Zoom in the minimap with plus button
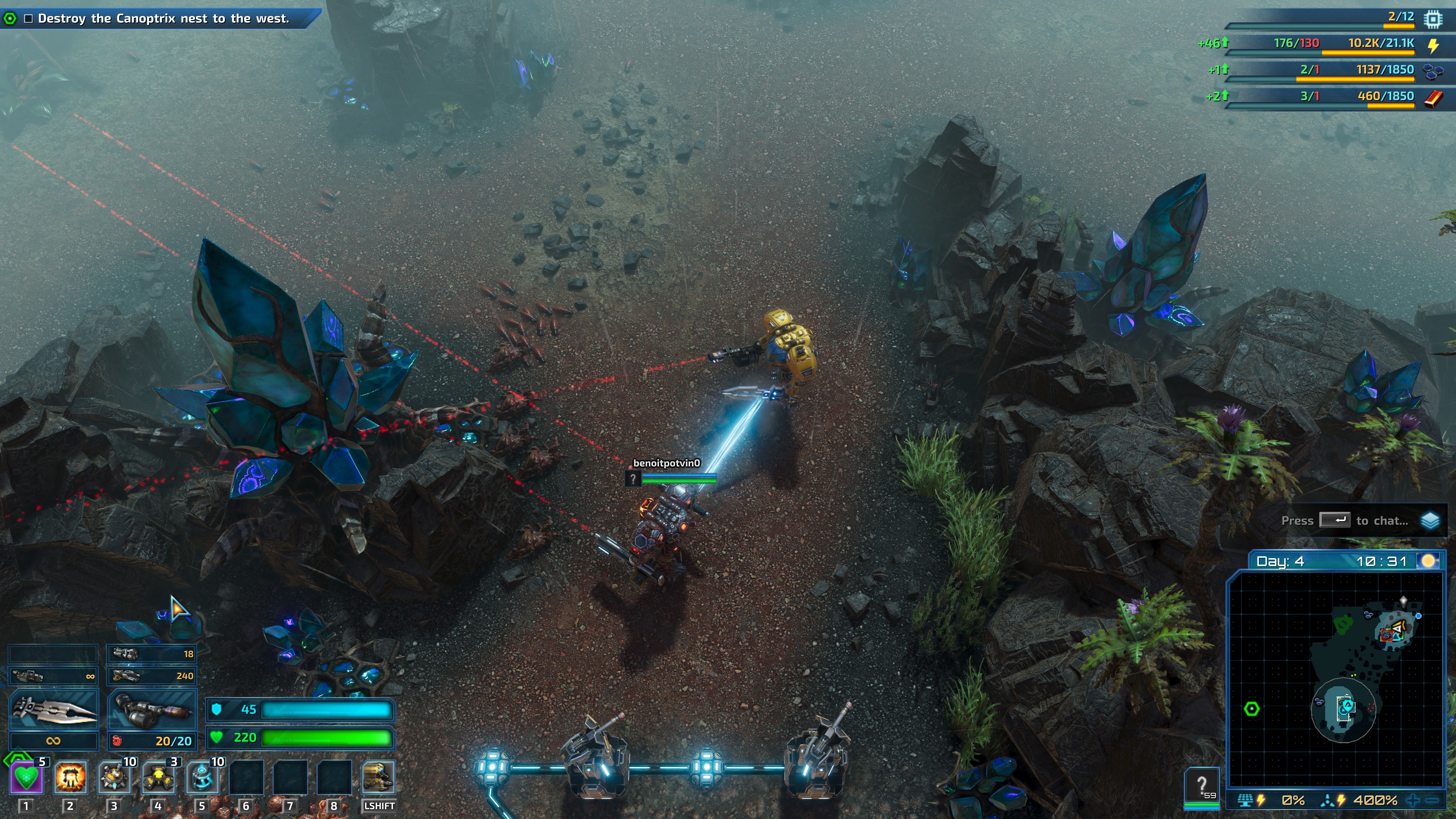 (1413, 800)
